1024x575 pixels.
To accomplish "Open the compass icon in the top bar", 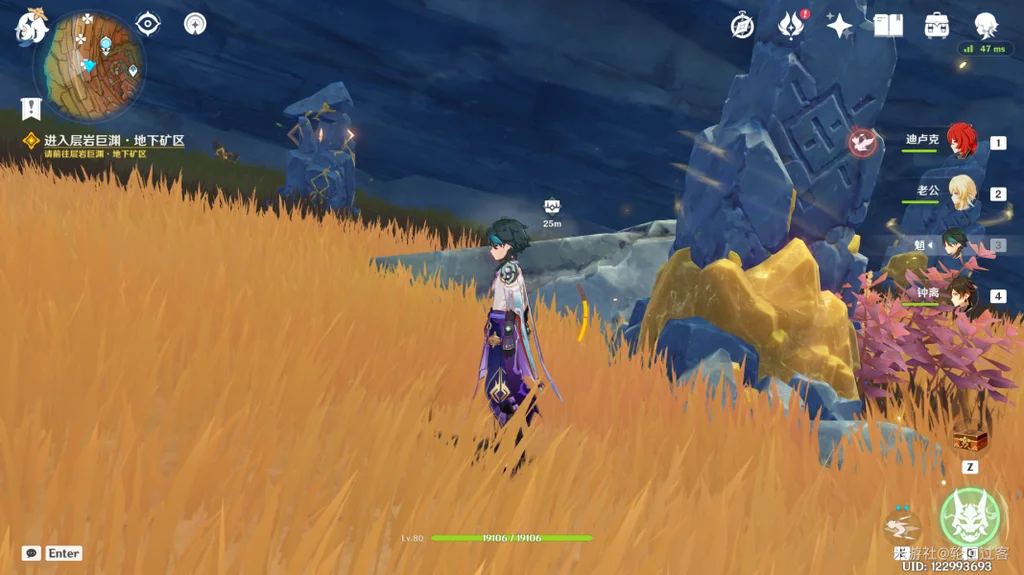I will pyautogui.click(x=742, y=26).
